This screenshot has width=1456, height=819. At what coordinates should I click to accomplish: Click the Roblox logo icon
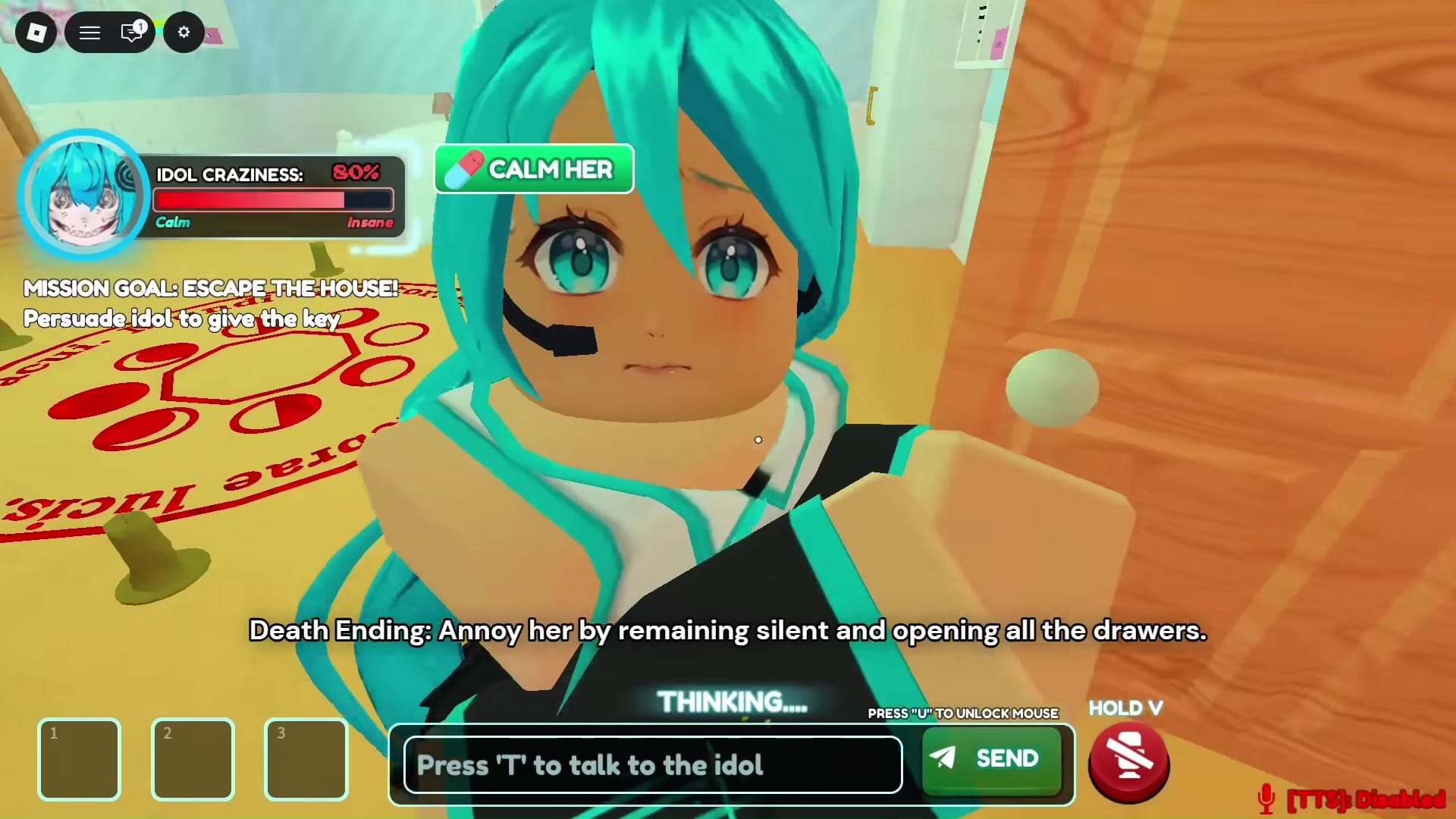pyautogui.click(x=36, y=33)
